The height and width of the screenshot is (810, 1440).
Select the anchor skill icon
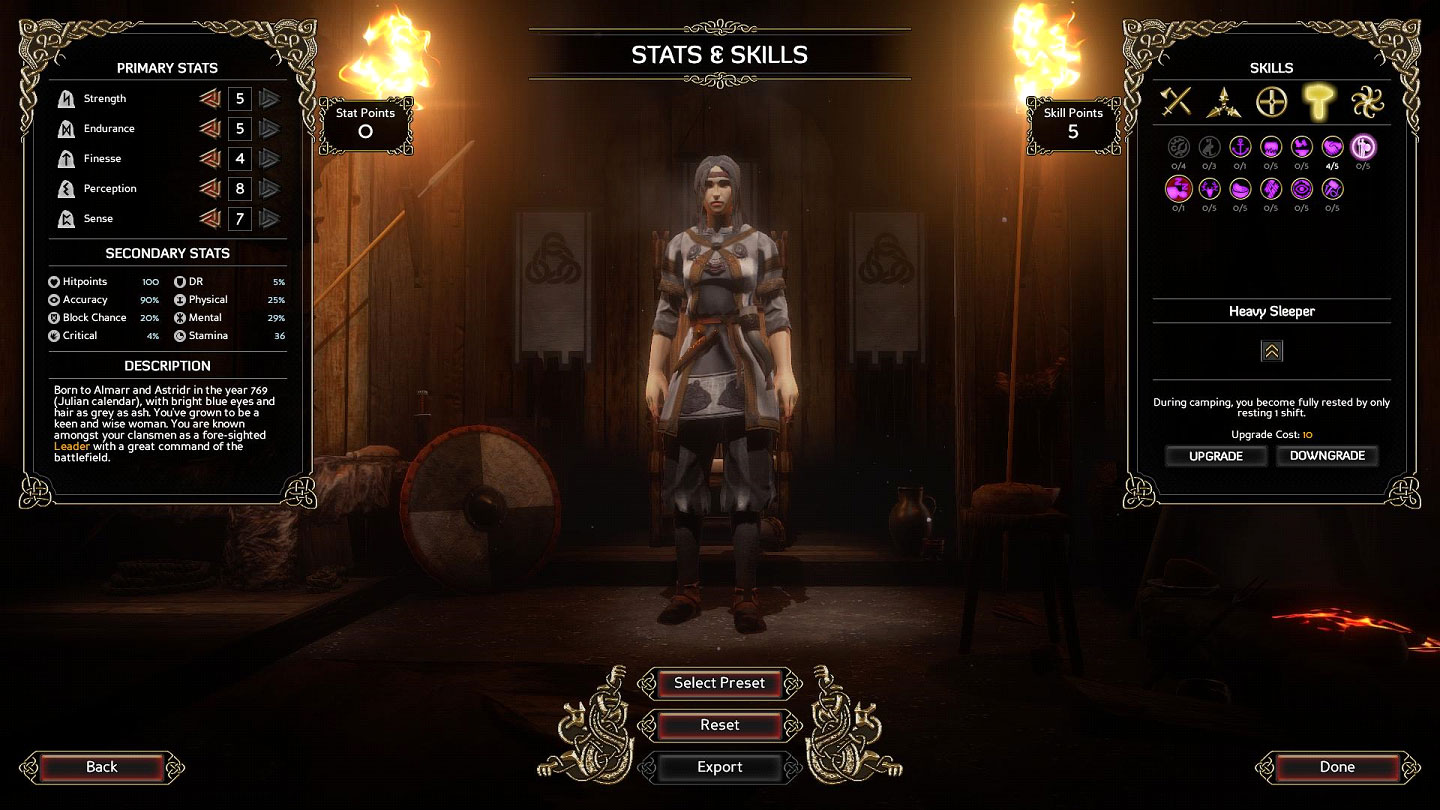1240,147
